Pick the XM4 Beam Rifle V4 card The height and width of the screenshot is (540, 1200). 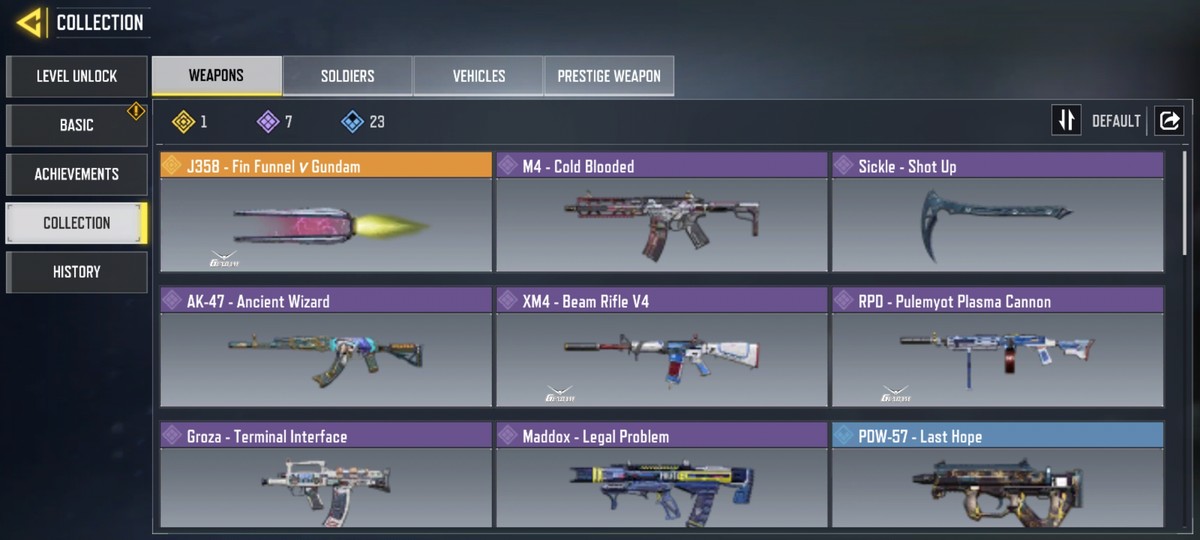pyautogui.click(x=662, y=347)
